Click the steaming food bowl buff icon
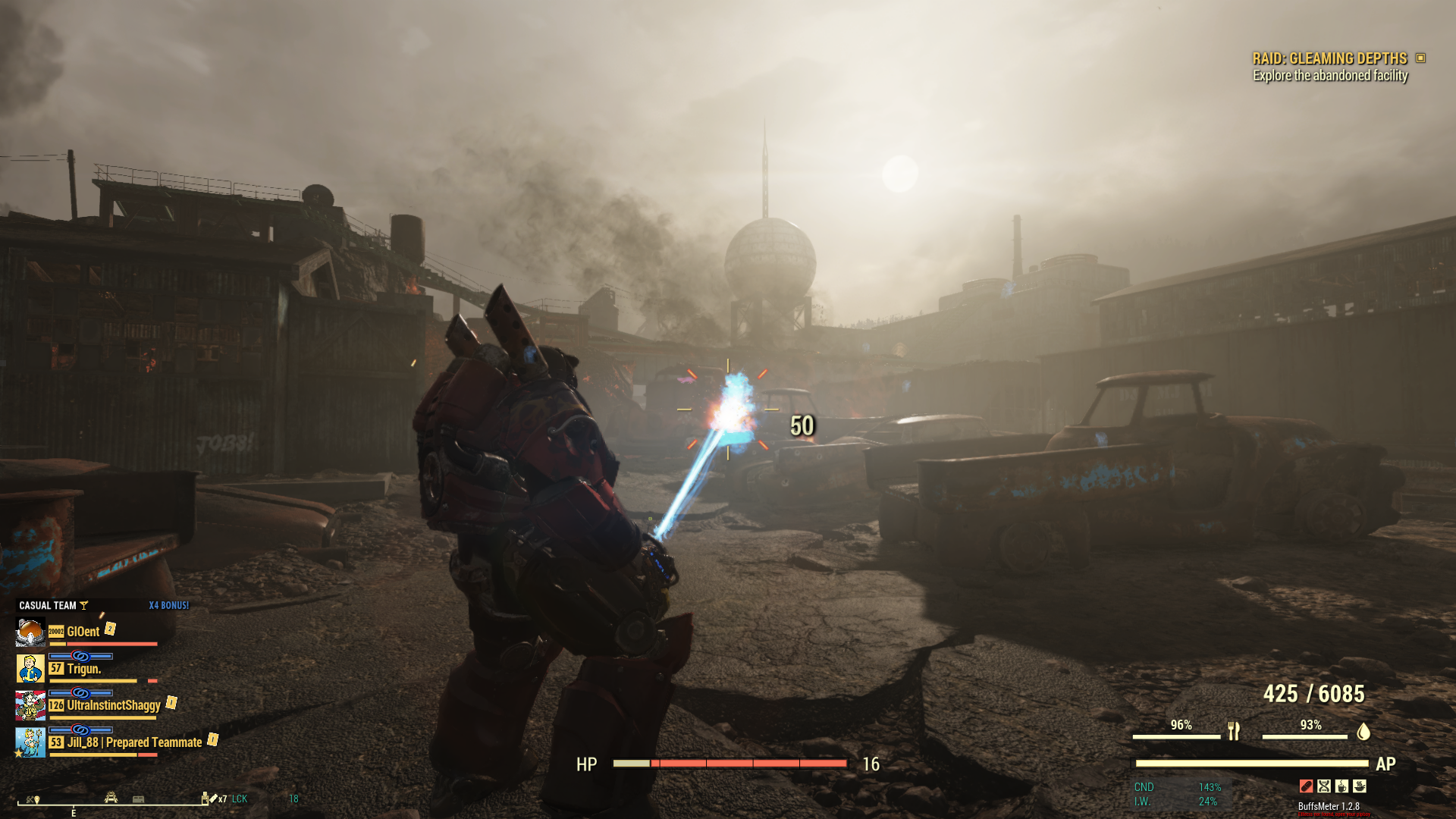Screen dimensions: 1456x819 coord(1360,786)
